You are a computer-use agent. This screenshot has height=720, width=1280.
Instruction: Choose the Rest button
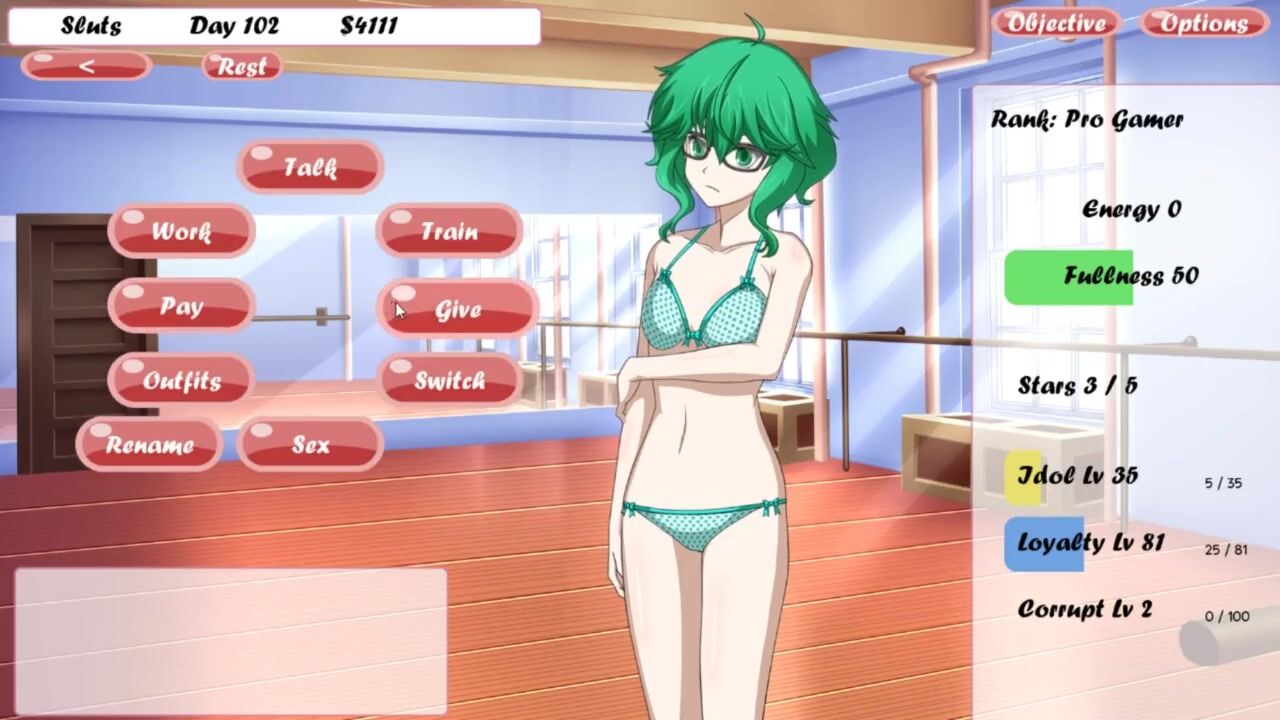[241, 66]
